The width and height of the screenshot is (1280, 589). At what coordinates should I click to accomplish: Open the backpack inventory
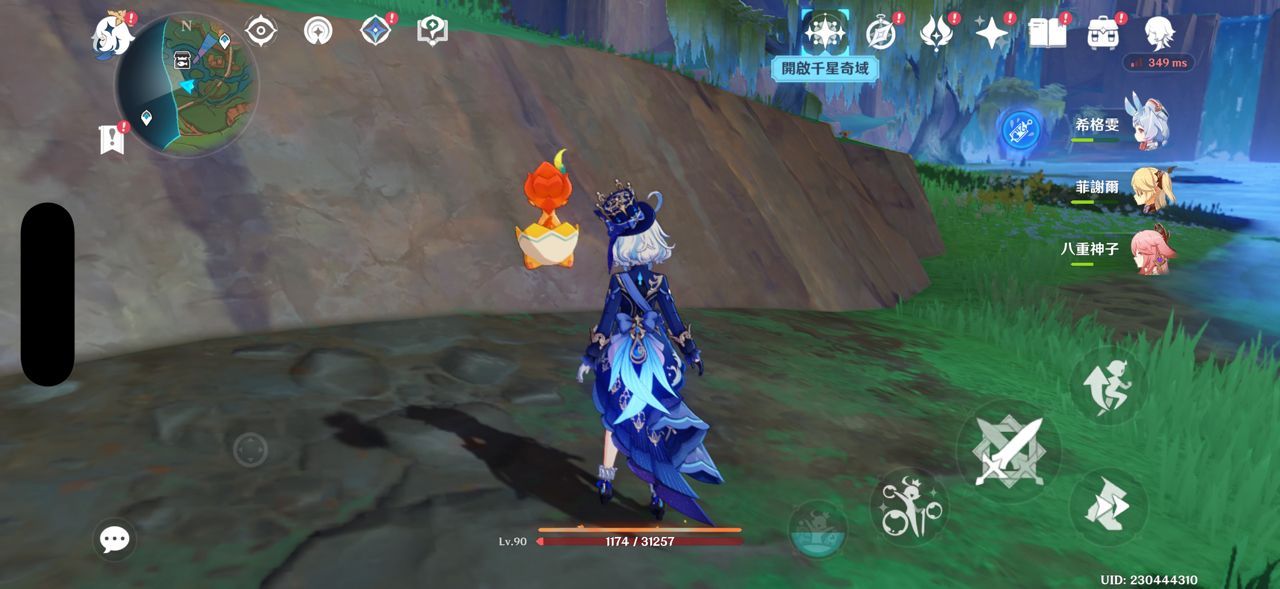(1103, 33)
